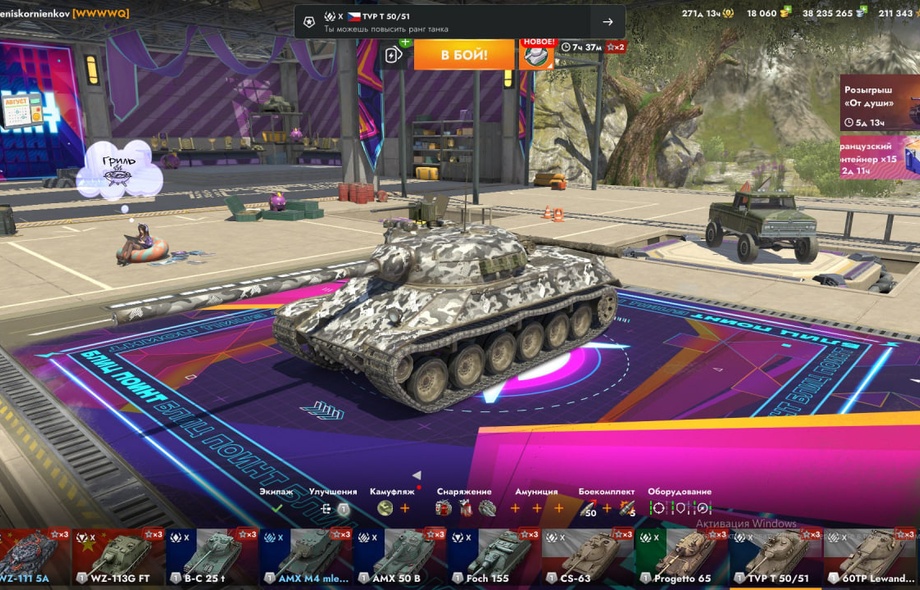Choose the B-C 25 t tank

pos(211,557)
